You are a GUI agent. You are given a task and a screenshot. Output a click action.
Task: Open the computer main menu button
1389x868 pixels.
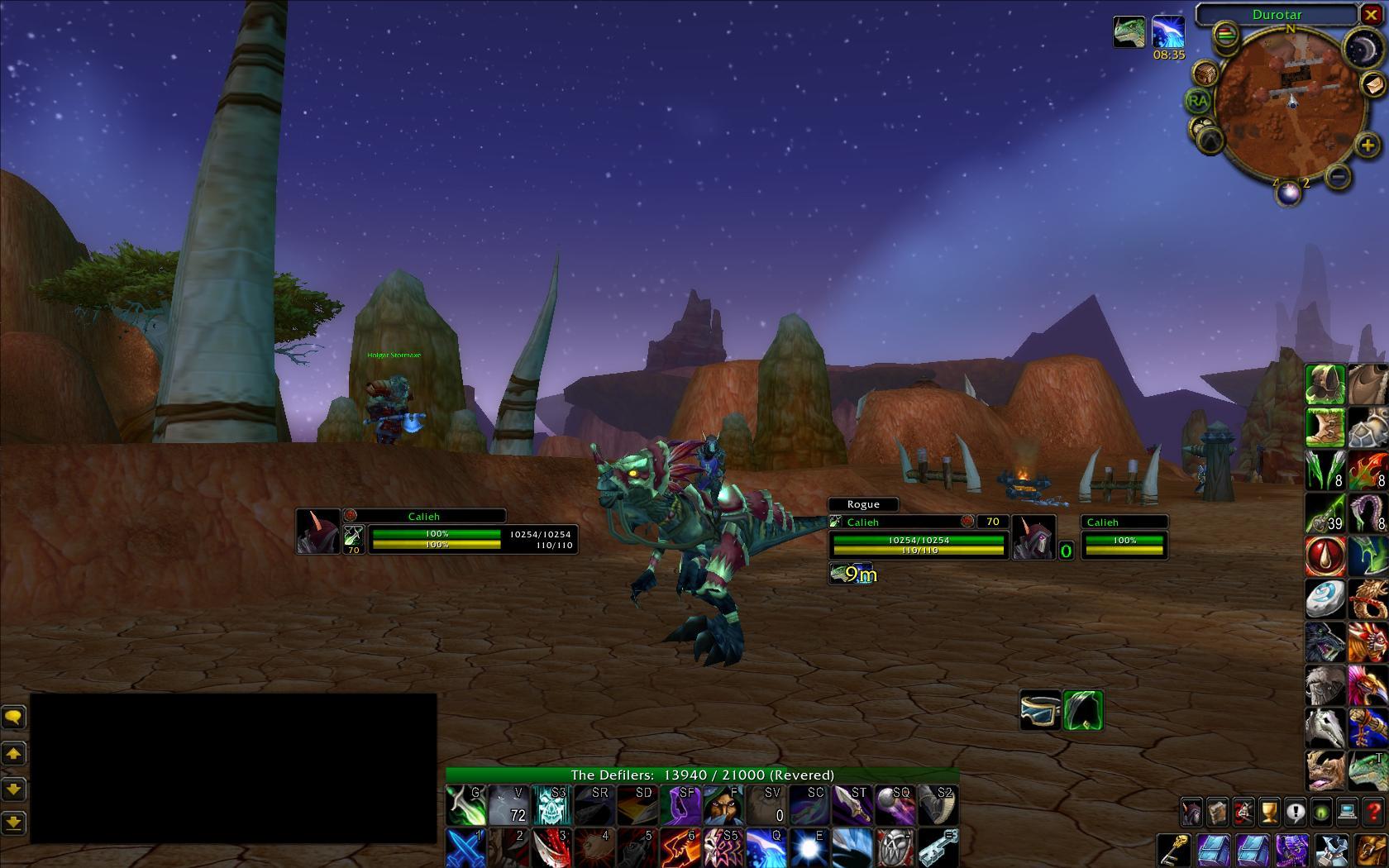[1348, 813]
